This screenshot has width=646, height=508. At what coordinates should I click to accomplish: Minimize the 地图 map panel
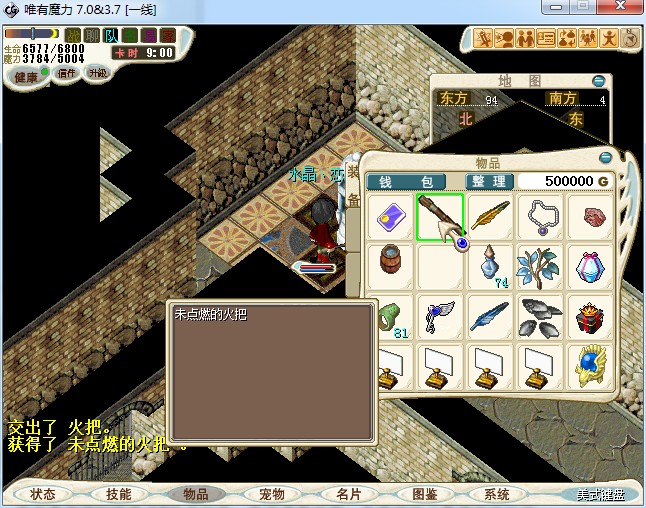point(598,81)
